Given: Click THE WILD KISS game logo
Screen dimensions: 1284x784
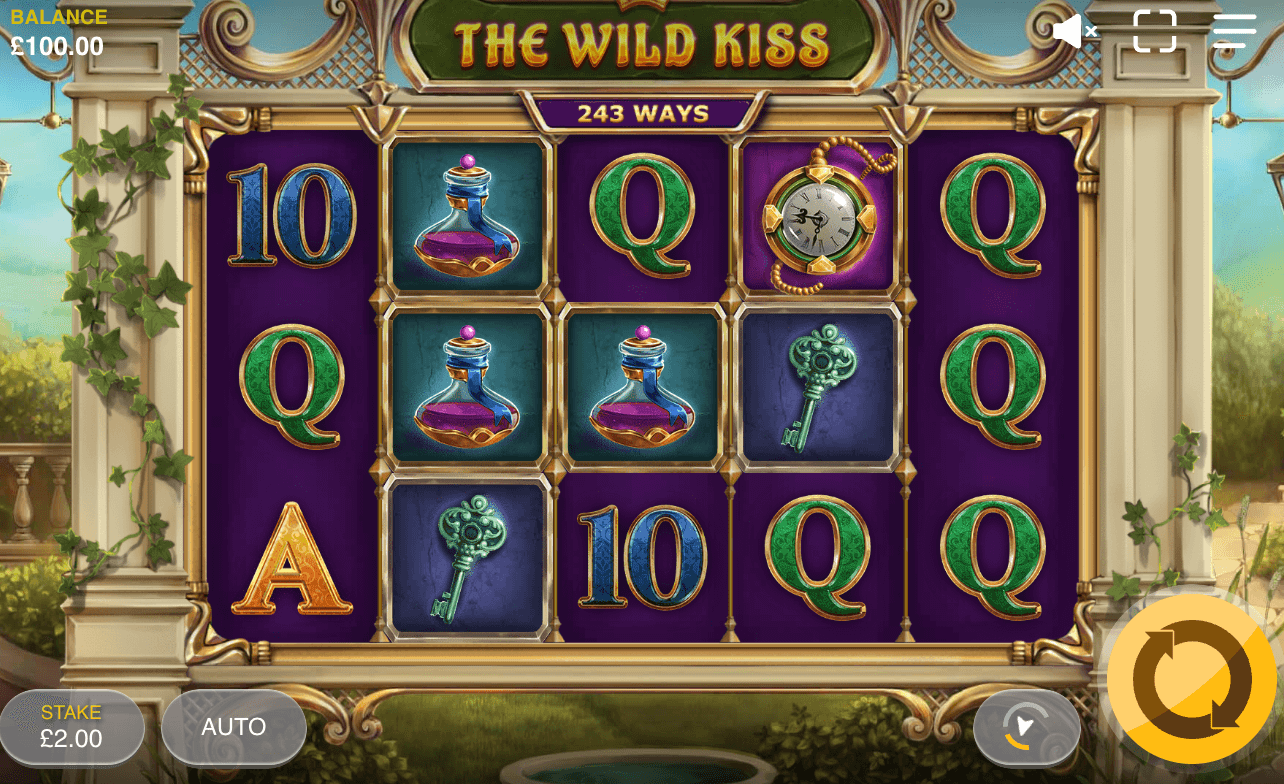Looking at the screenshot, I should coord(642,42).
